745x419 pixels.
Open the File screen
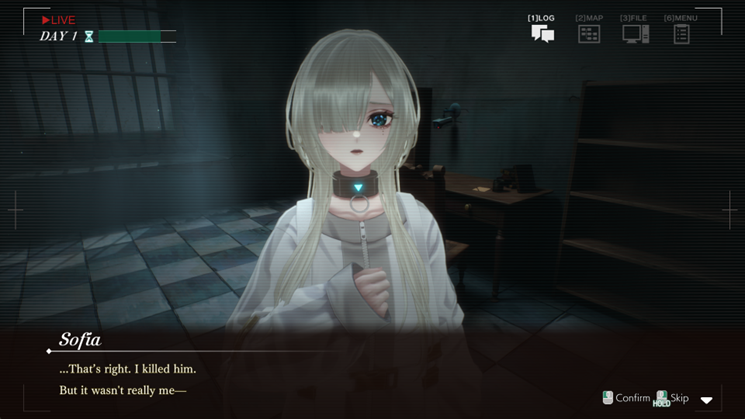[x=634, y=32]
